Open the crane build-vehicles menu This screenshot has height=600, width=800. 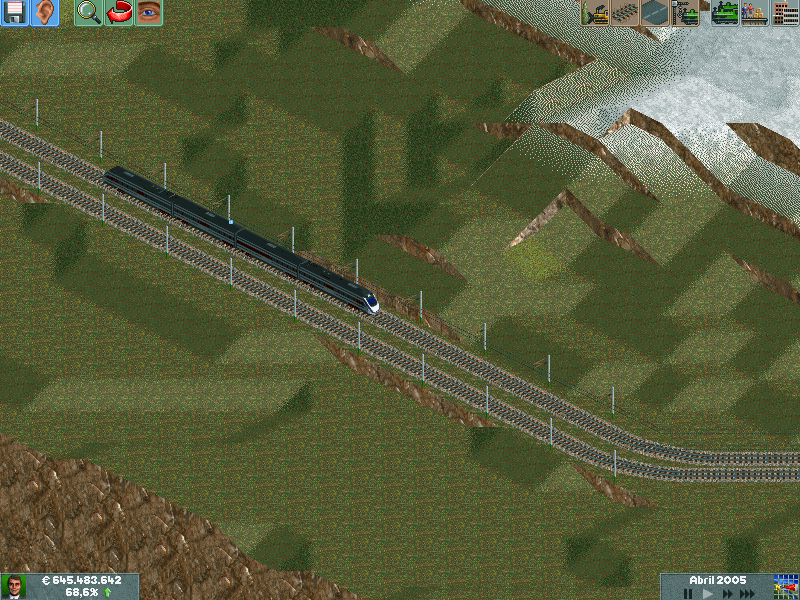point(685,13)
